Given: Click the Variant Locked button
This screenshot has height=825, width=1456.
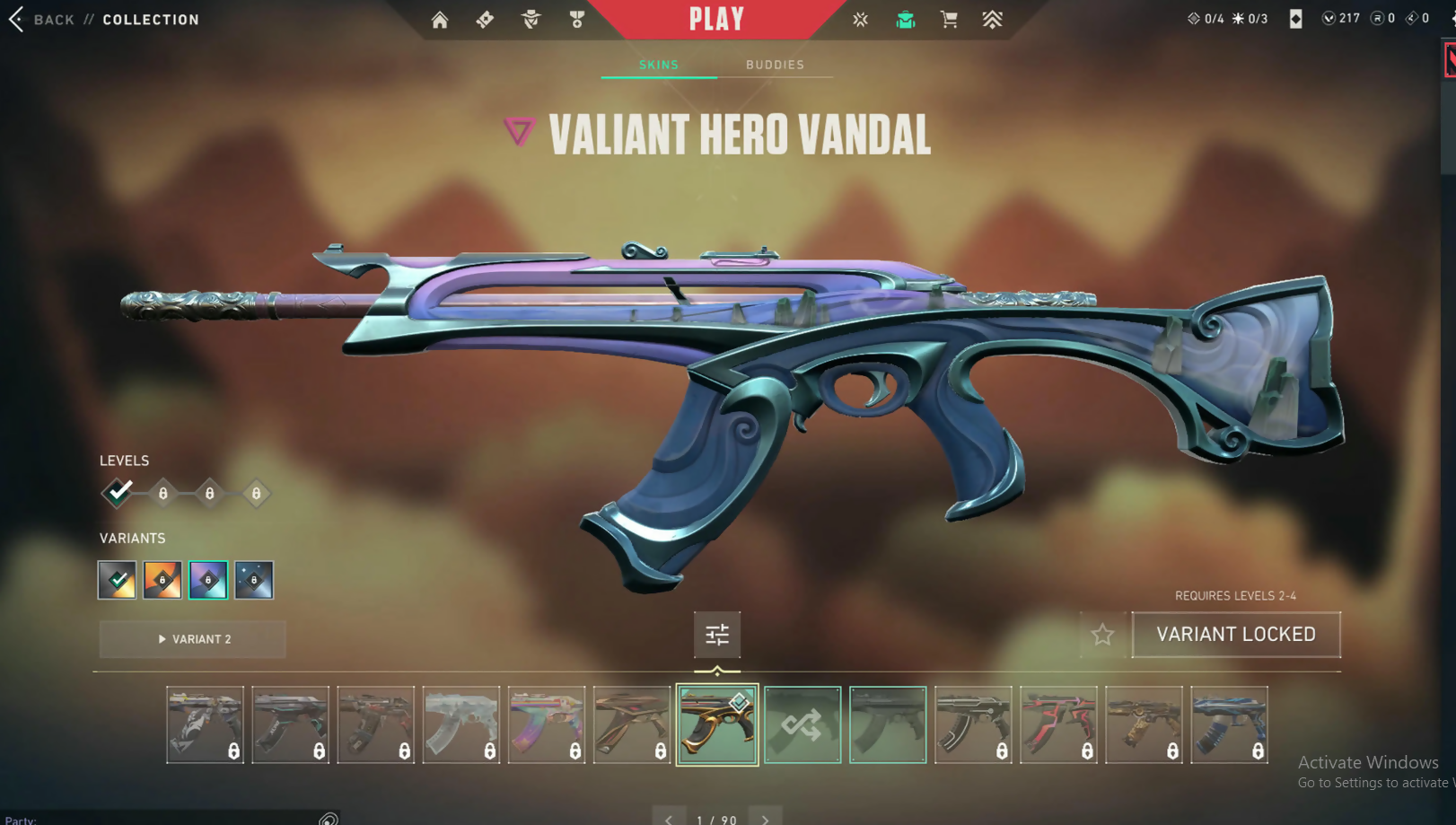Looking at the screenshot, I should (x=1236, y=635).
